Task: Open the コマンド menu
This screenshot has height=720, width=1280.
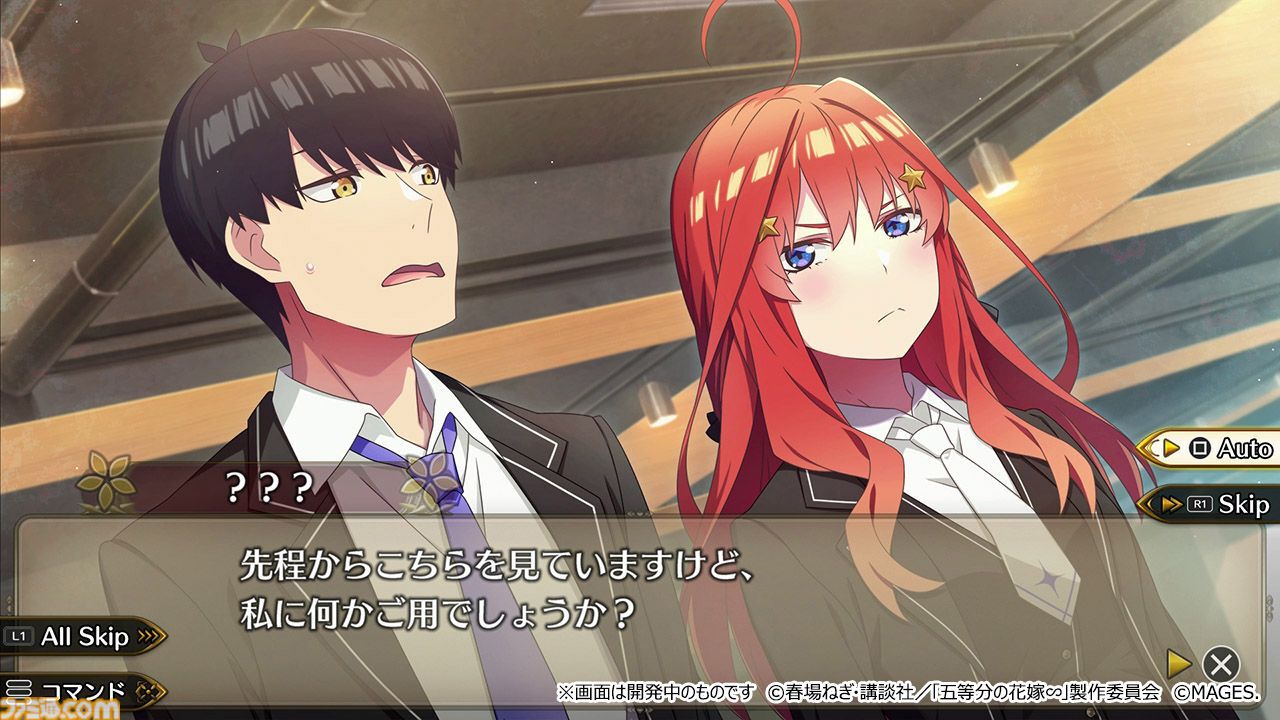Action: 83,688
